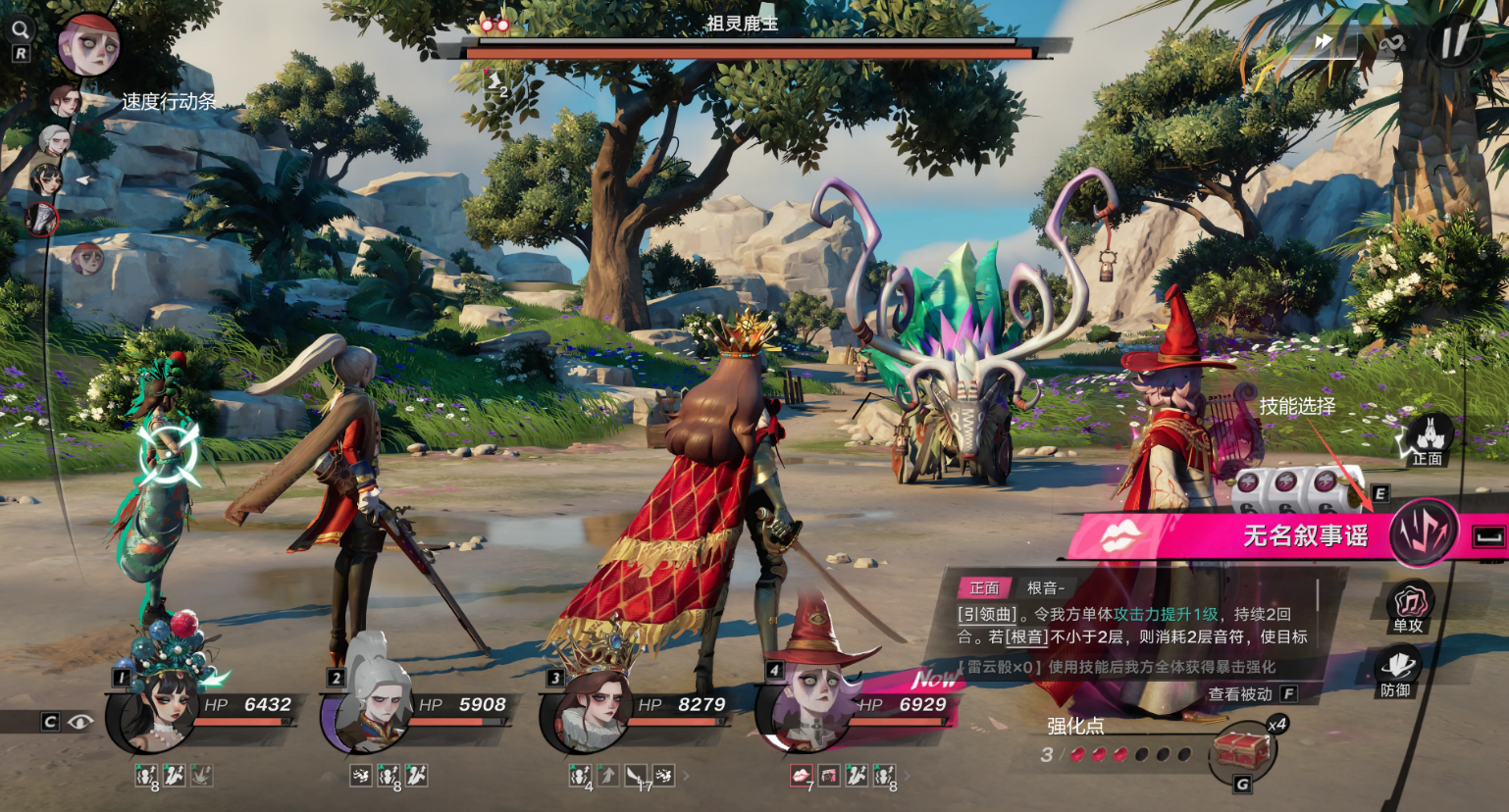
Task: Toggle battle fast-forward speed
Action: tap(1324, 41)
